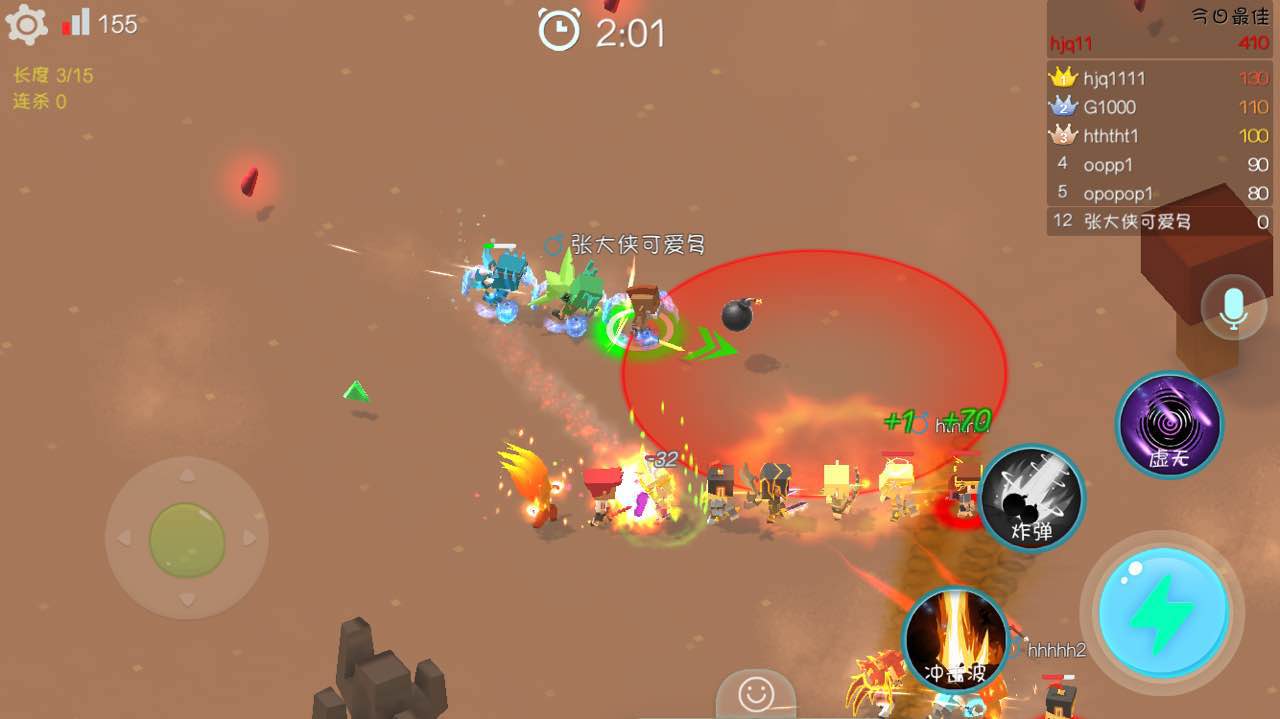
Task: Open the gear settings menu
Action: coord(27,25)
